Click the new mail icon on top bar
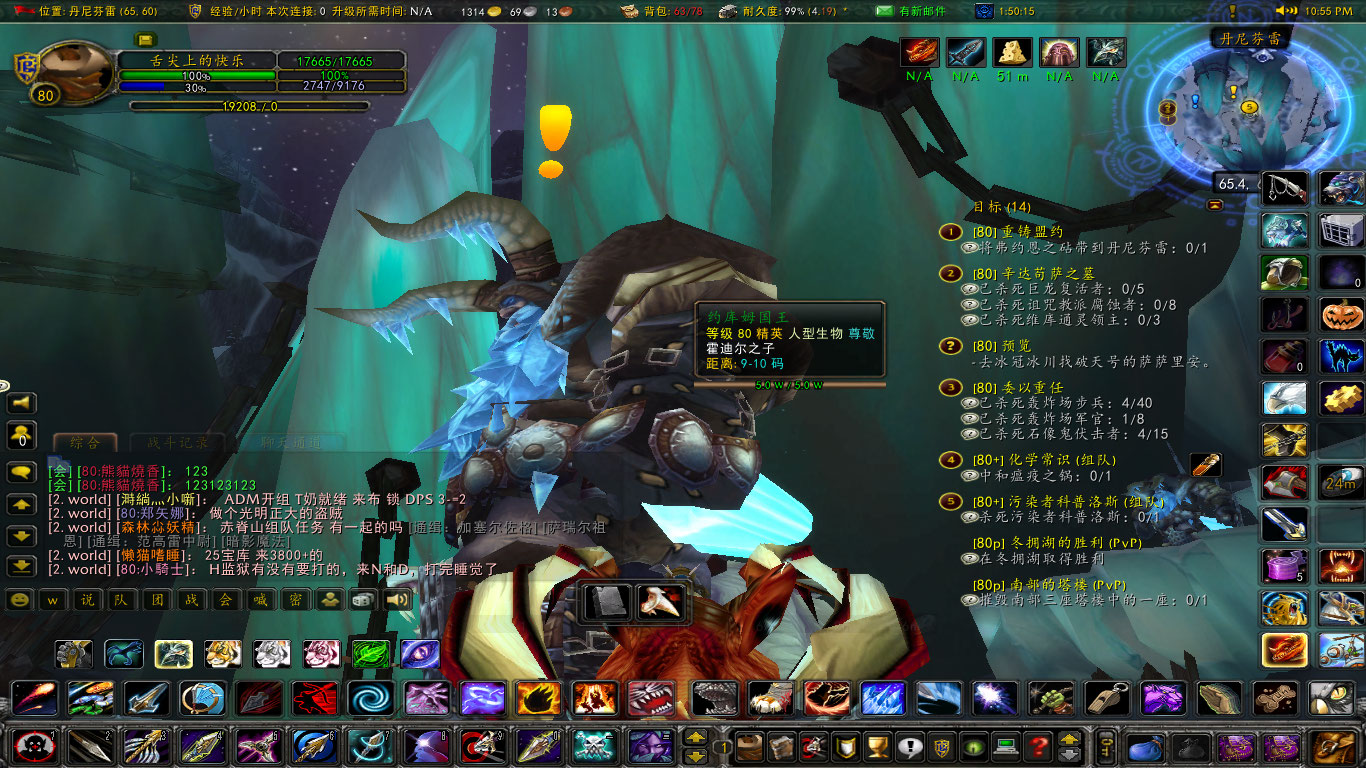Image resolution: width=1366 pixels, height=768 pixels. click(x=884, y=12)
